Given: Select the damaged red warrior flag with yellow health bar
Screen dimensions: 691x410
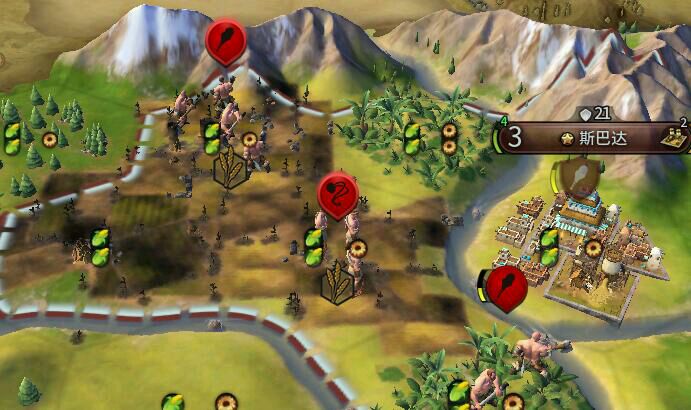Looking at the screenshot, I should pyautogui.click(x=507, y=288).
